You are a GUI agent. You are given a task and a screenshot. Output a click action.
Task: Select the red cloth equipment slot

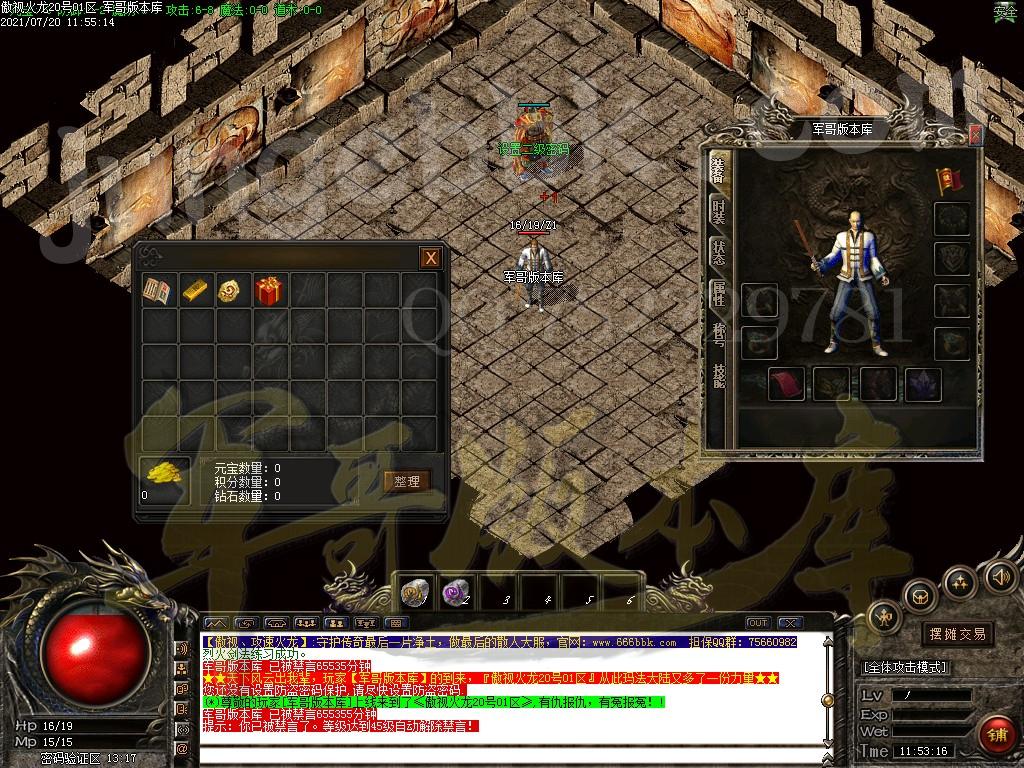tap(787, 384)
